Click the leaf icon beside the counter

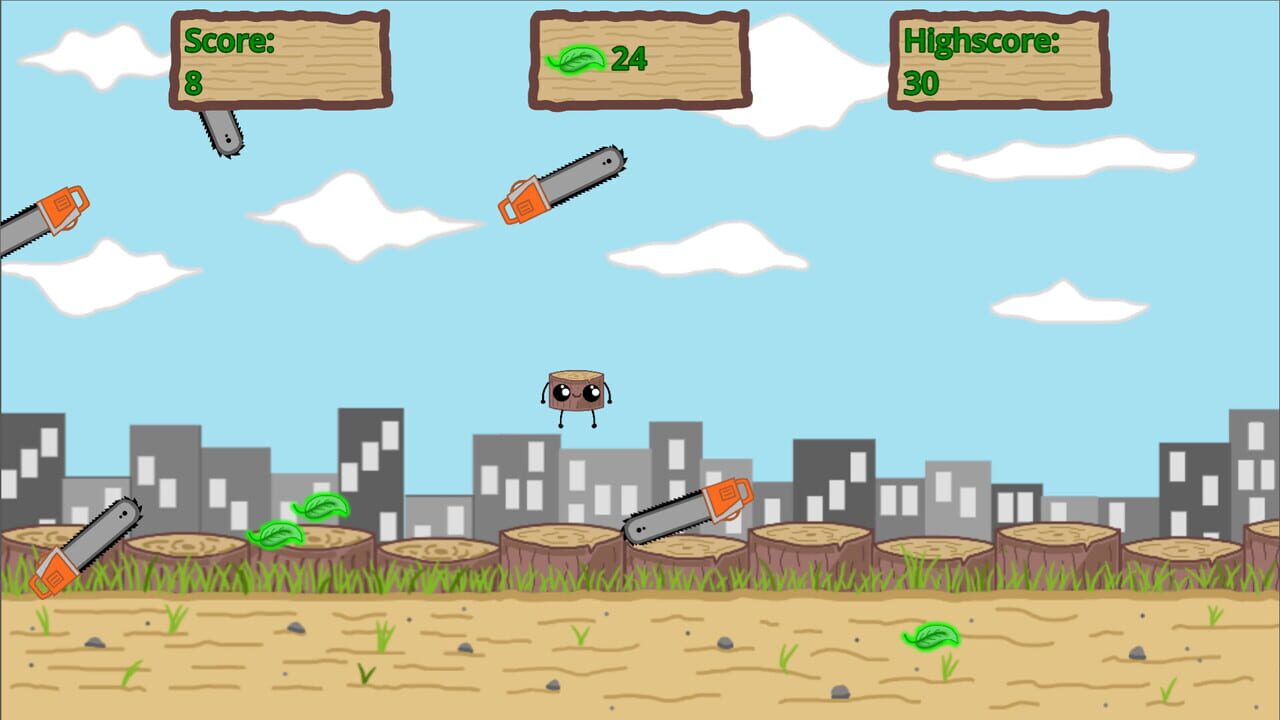[576, 62]
